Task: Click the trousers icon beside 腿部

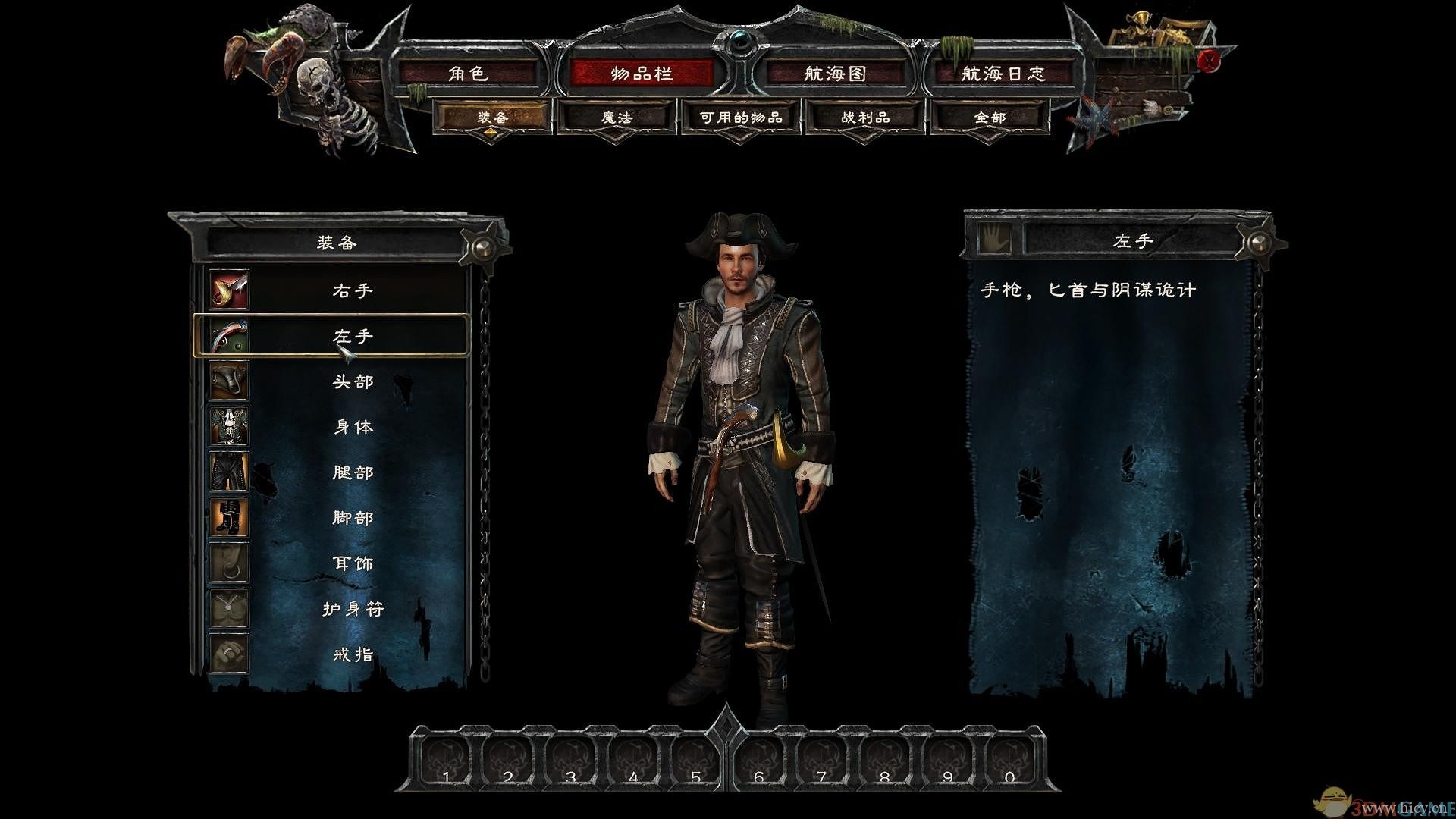Action: coord(229,472)
